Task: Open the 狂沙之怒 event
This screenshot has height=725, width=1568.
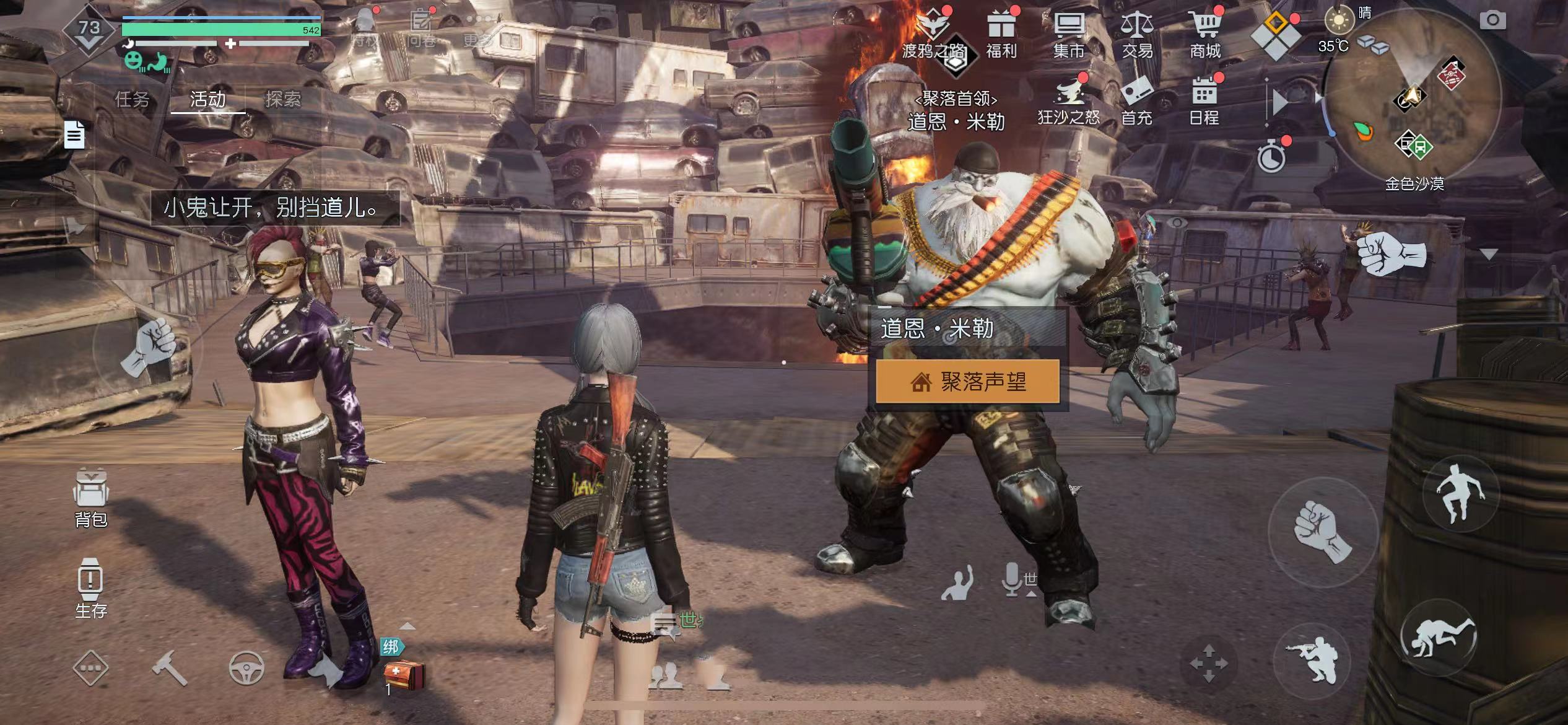Action: coord(1069,101)
